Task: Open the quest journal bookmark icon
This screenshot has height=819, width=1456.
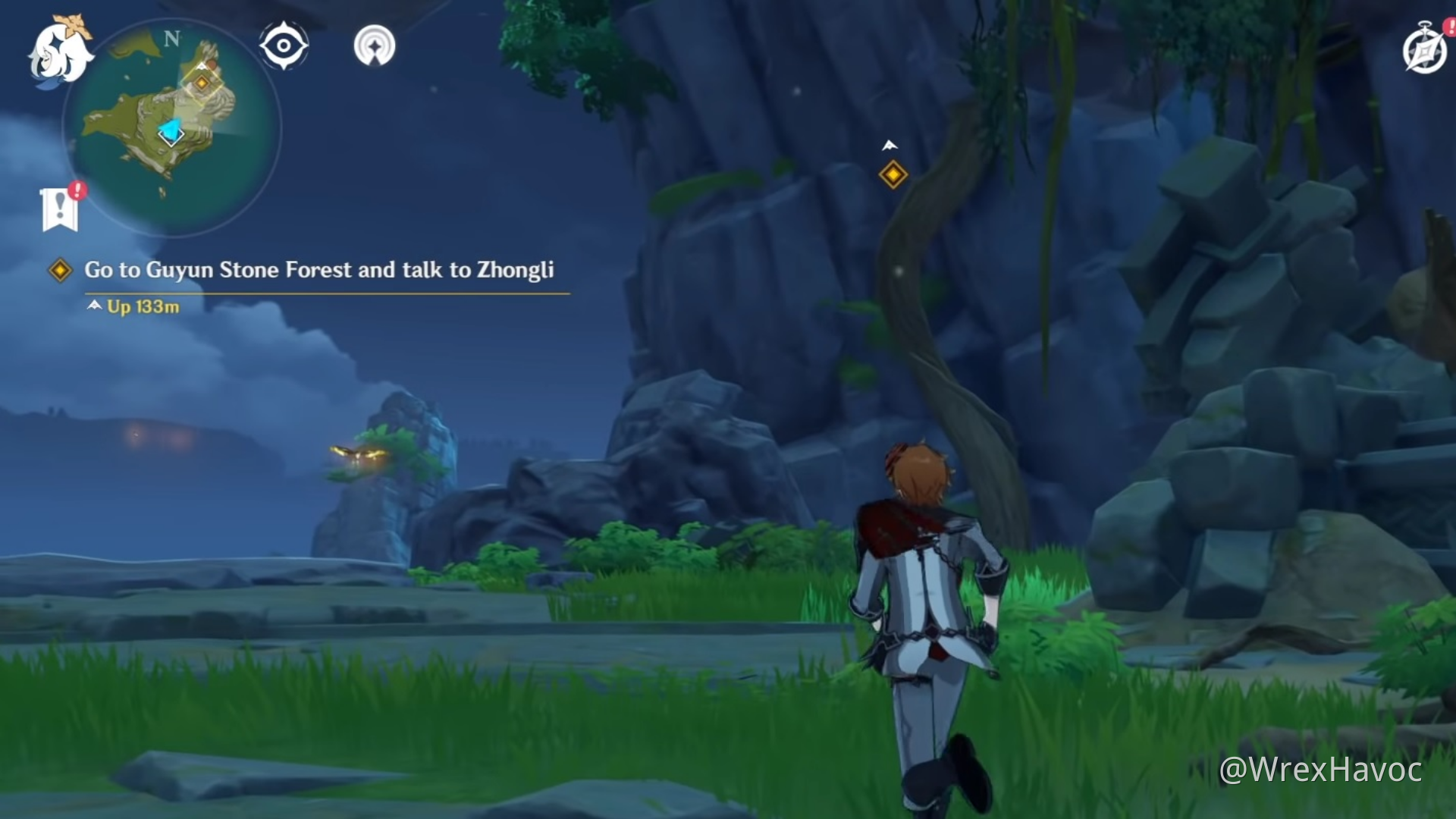Action: point(61,208)
